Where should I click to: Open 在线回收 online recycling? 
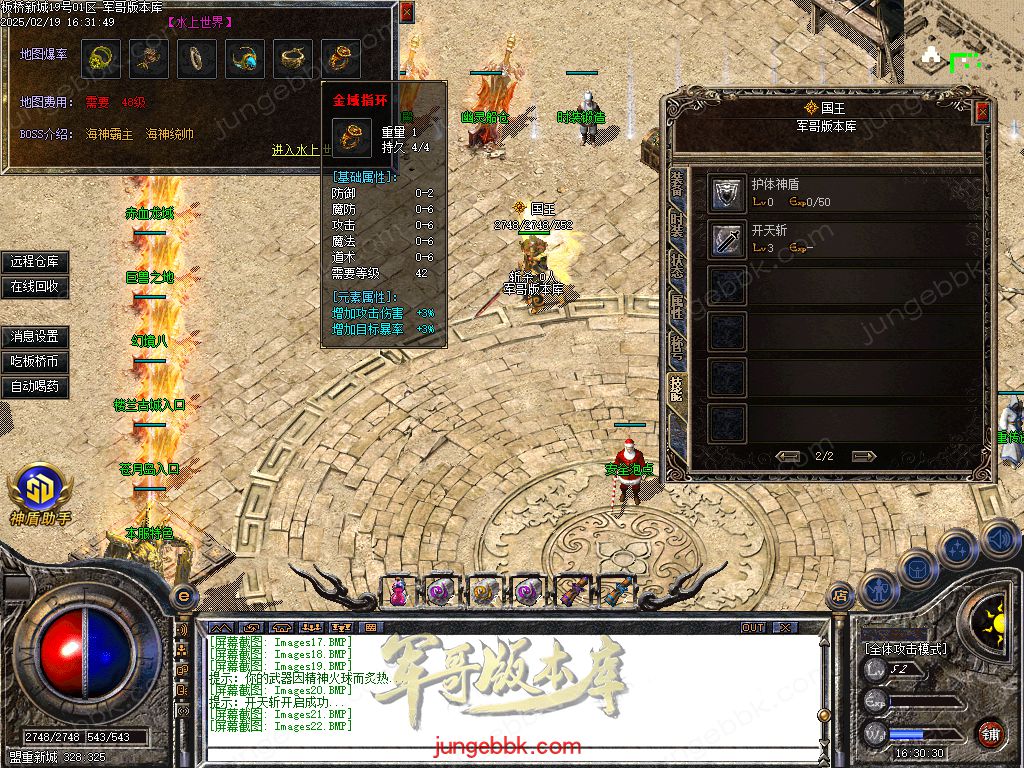[35, 286]
